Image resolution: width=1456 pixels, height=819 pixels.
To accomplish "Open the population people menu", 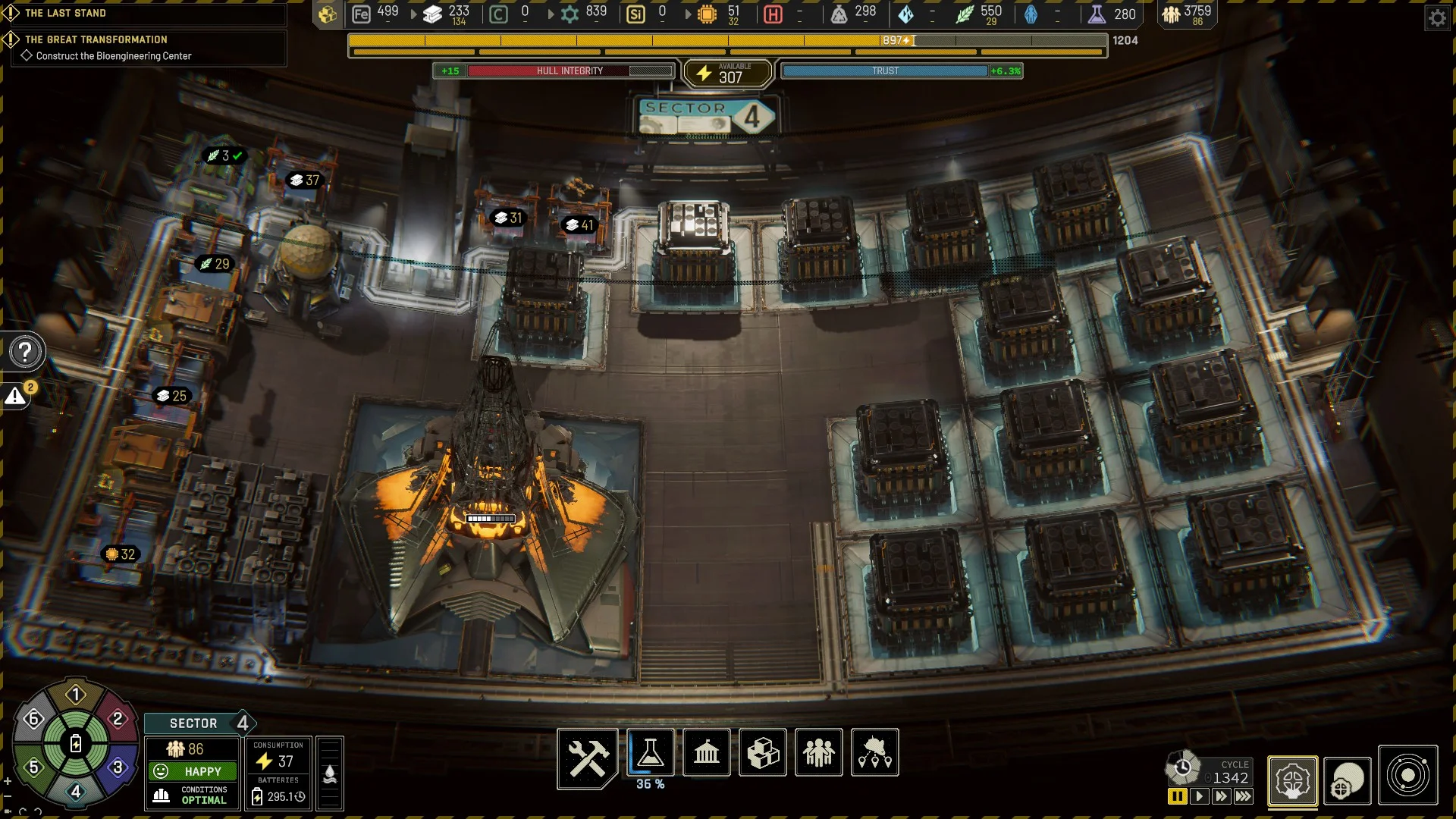I will 818,753.
